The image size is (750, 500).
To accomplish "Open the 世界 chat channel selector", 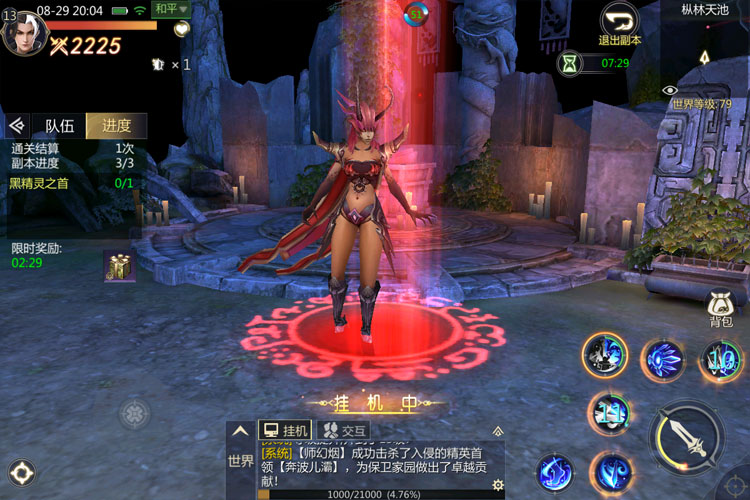I will coord(241,461).
